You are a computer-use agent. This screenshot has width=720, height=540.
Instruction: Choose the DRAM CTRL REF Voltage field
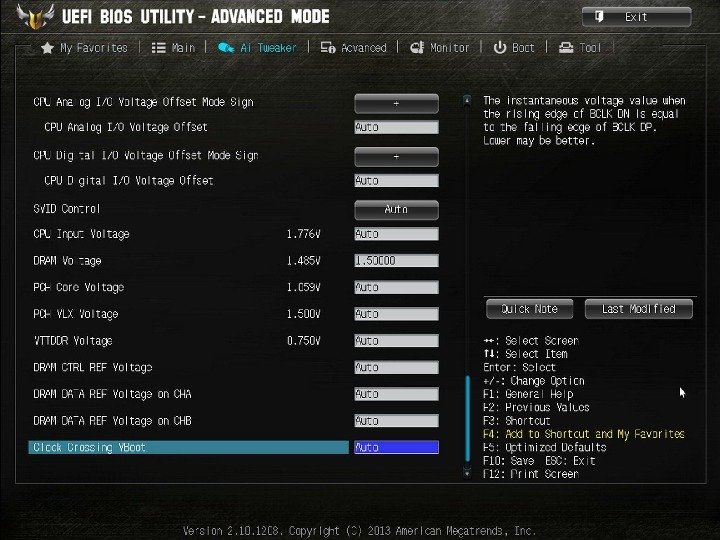pos(396,367)
